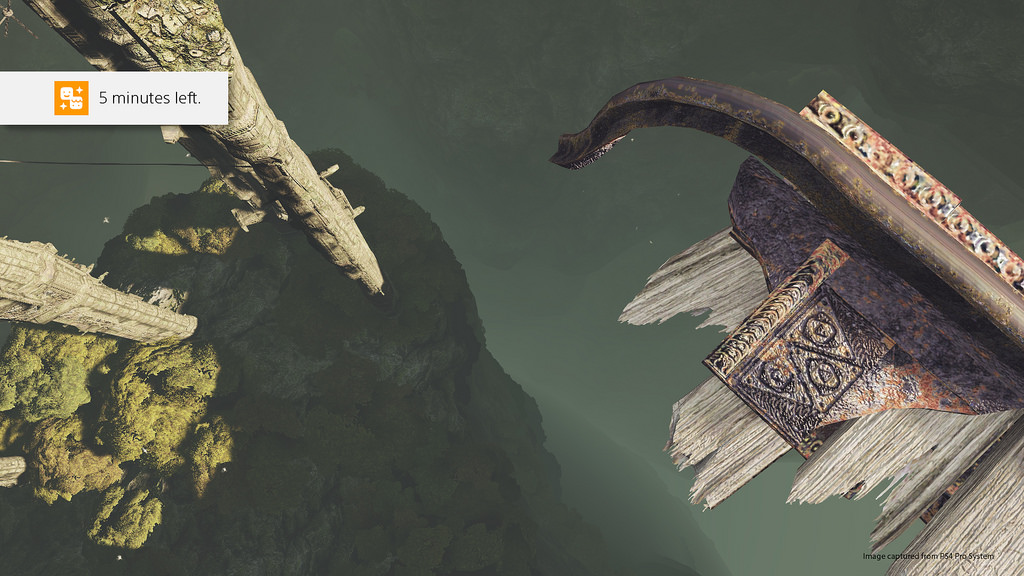Click the orange Share Play notification icon
This screenshot has width=1024, height=576.
pyautogui.click(x=71, y=98)
